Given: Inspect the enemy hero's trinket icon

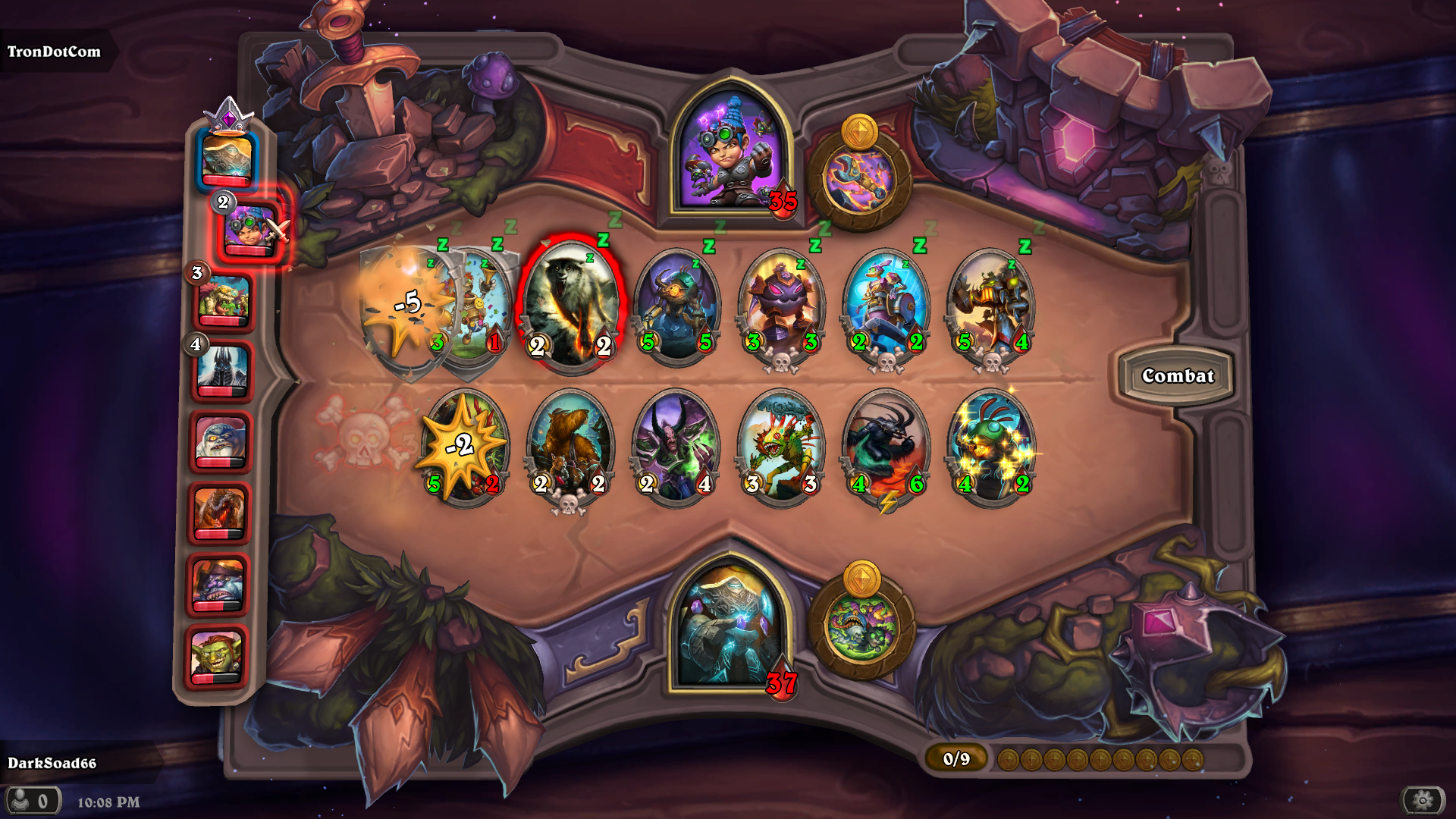Looking at the screenshot, I should tap(861, 174).
